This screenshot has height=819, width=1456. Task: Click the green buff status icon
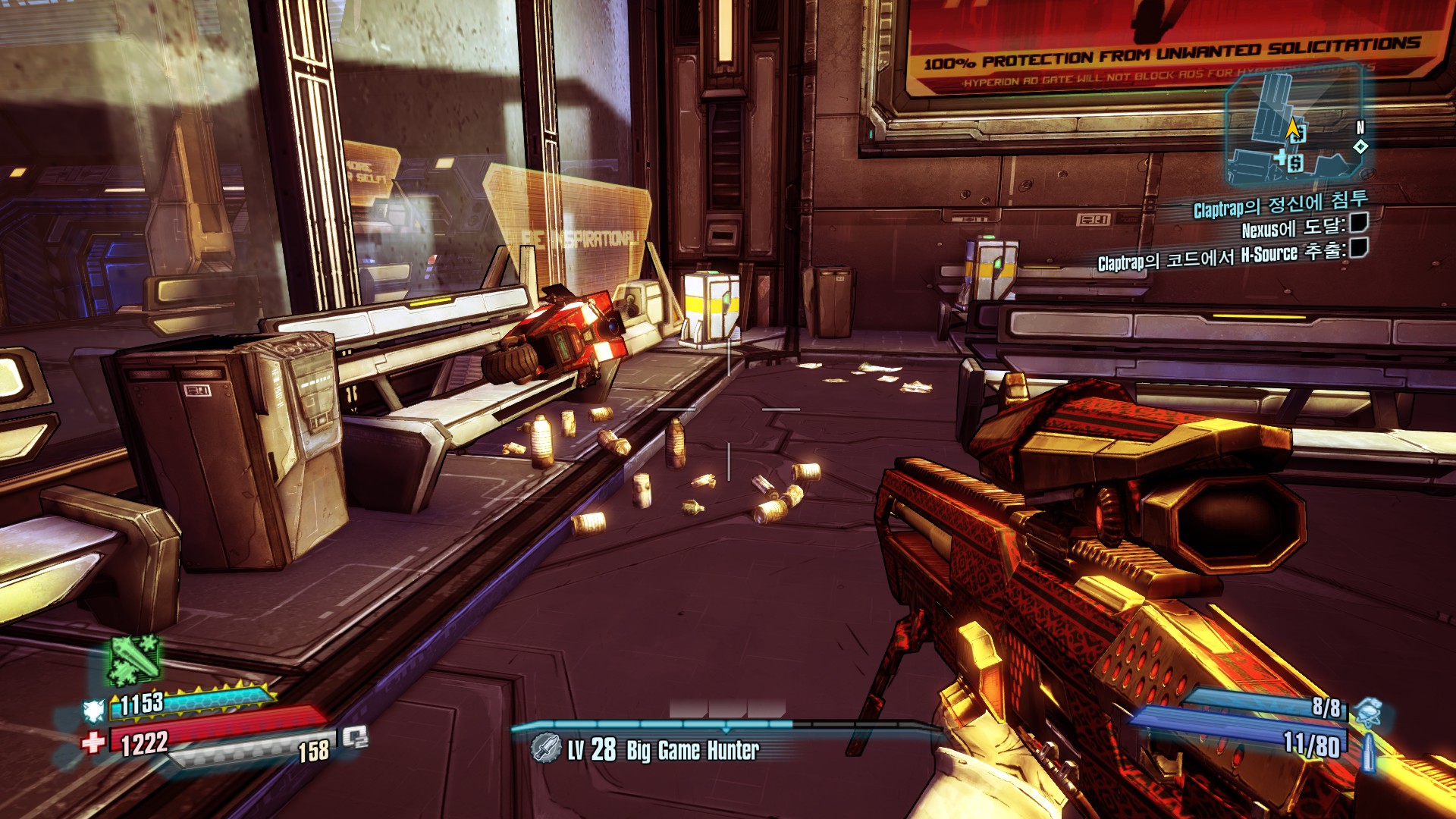coord(135,660)
